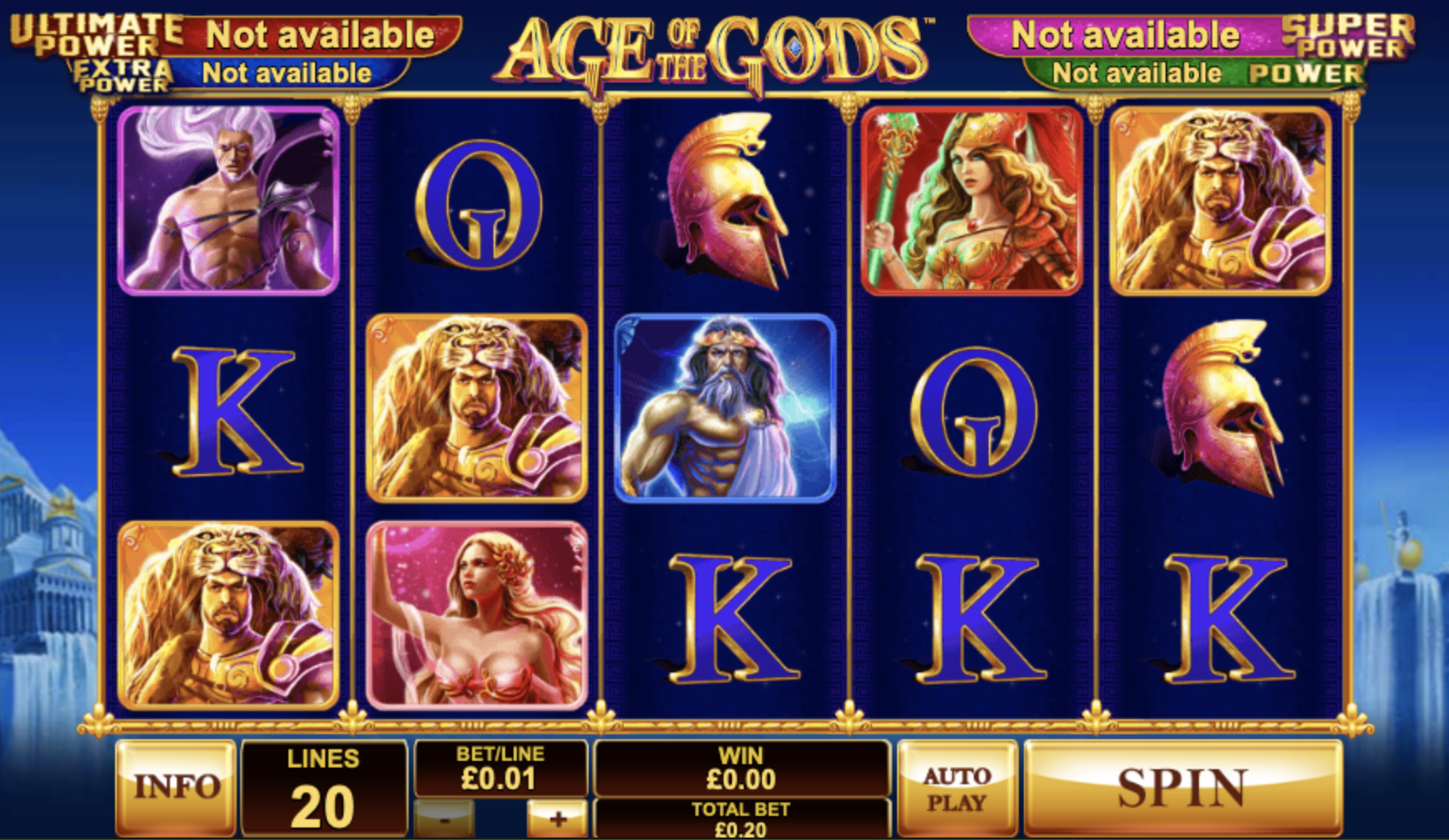Image resolution: width=1449 pixels, height=840 pixels.
Task: Select the LINES 20 panel
Action: tap(323, 788)
